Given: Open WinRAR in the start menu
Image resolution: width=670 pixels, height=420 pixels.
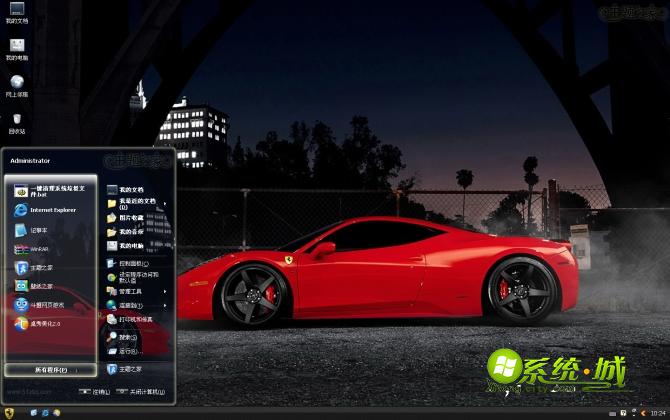Looking at the screenshot, I should [x=40, y=248].
